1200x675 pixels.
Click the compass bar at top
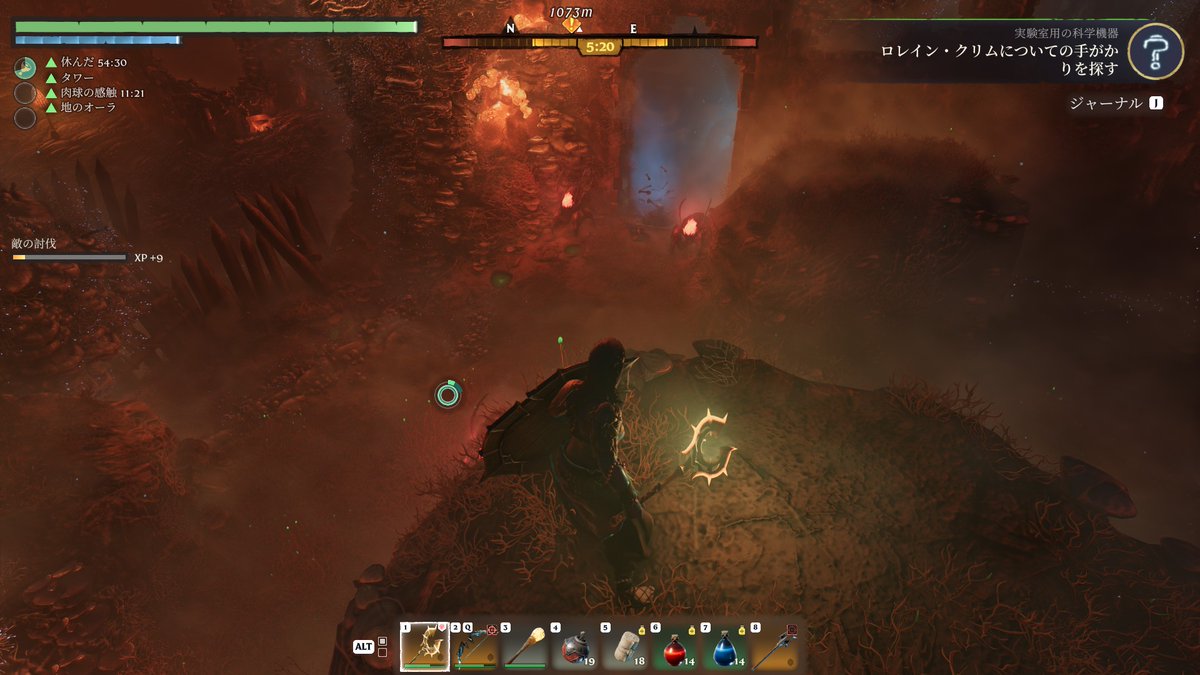(x=600, y=43)
